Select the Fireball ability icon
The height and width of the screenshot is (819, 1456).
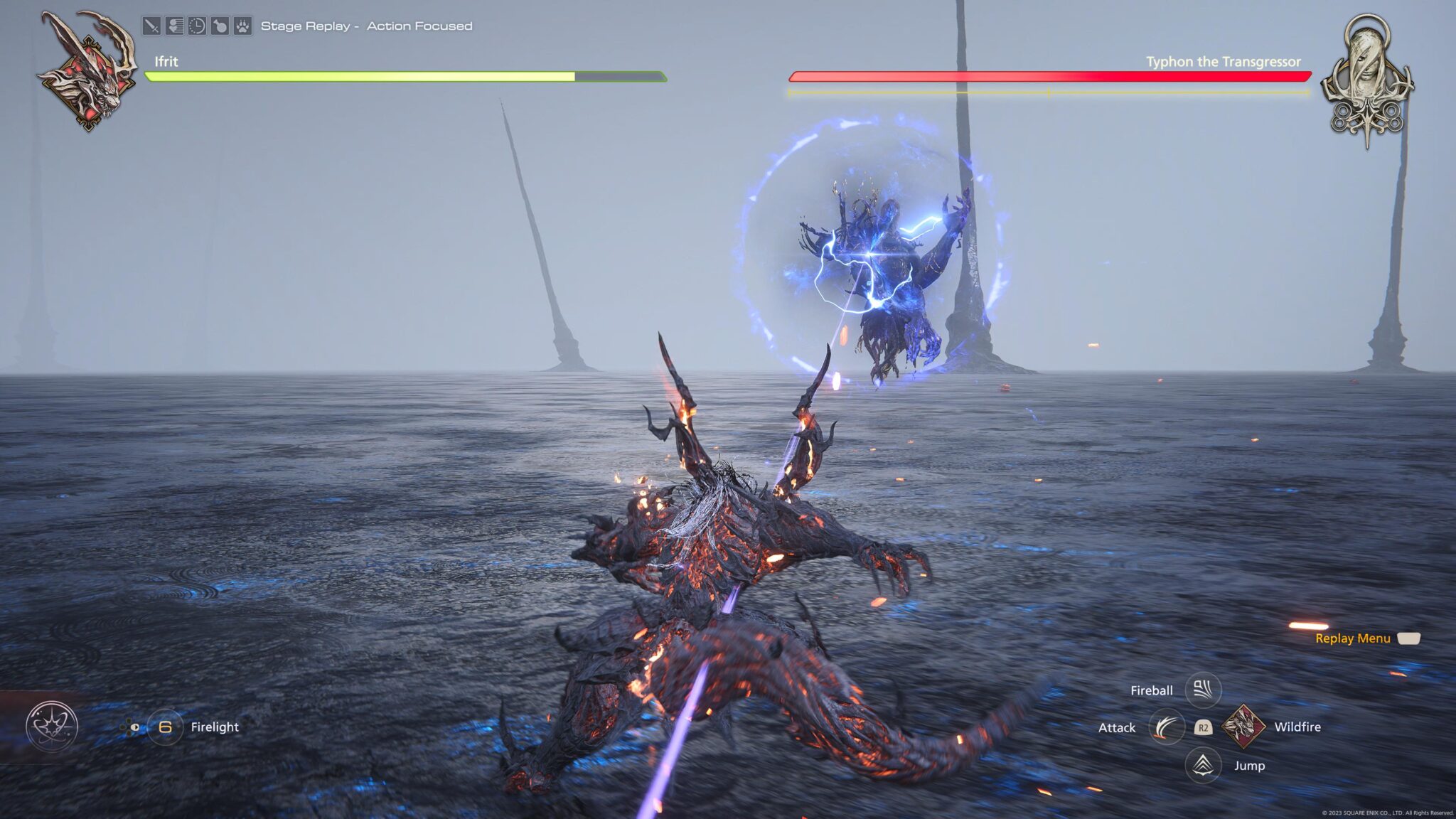pos(1203,689)
